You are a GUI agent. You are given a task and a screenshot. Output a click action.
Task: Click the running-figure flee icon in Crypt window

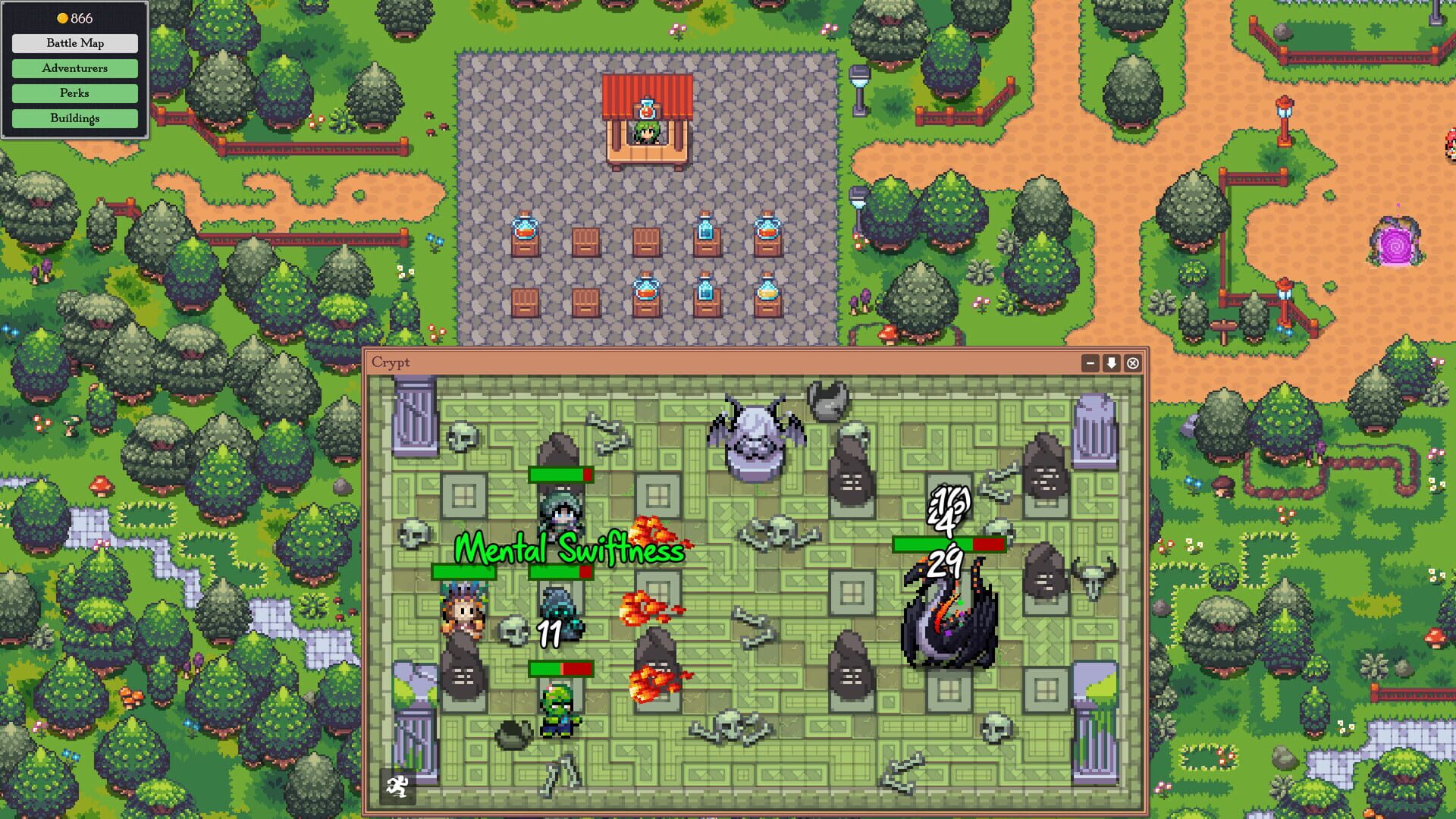click(397, 786)
